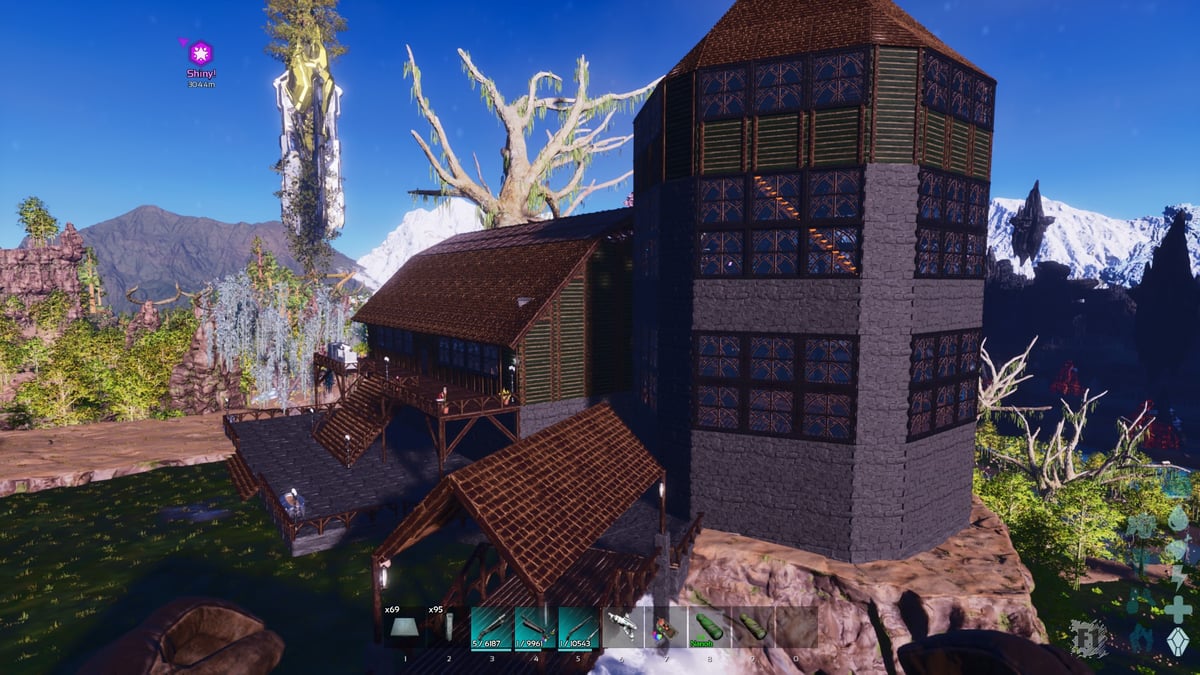This screenshot has height=675, width=1200.
Task: Select the x95 pillar hotbar slot
Action: click(x=449, y=627)
